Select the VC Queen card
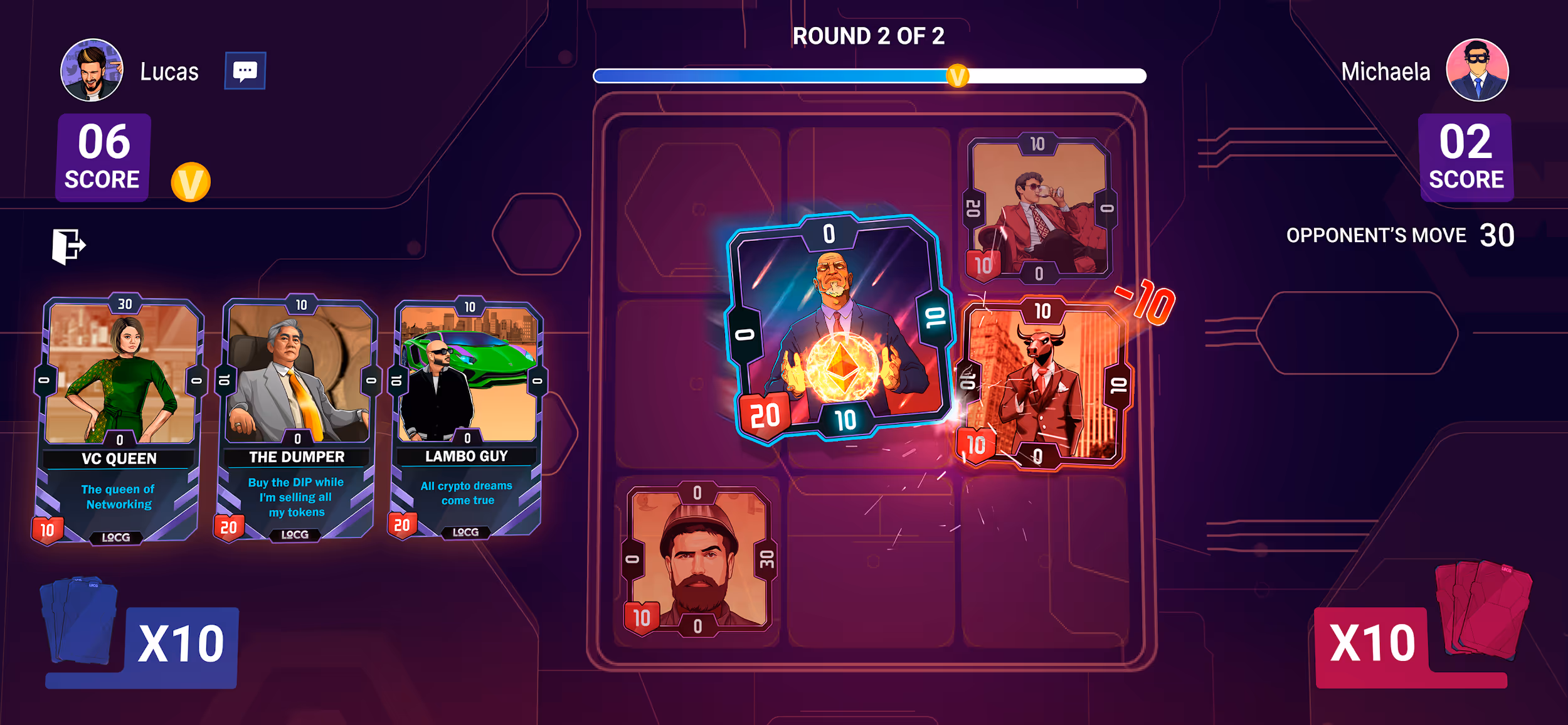This screenshot has height=725, width=1568. [120, 419]
